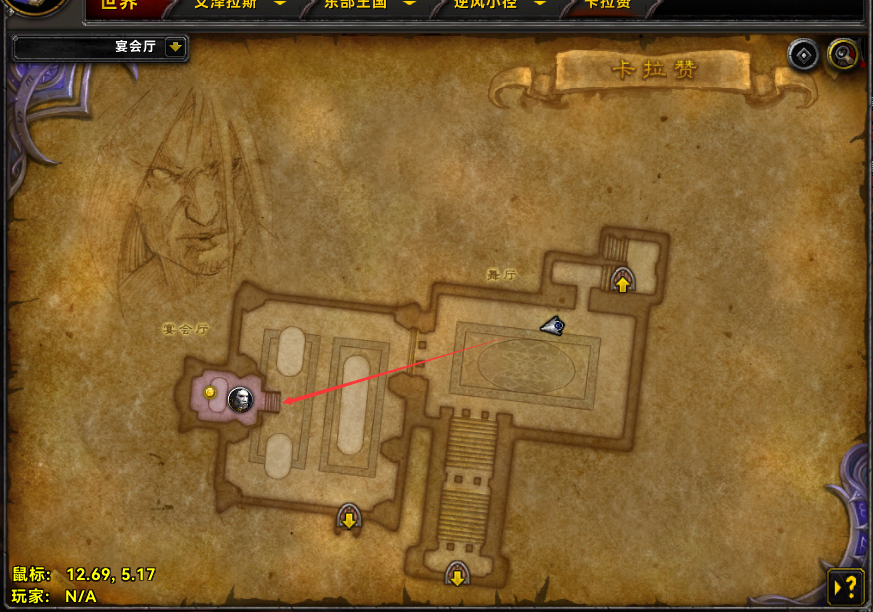Select the yellow dot marker beside the boss

pyautogui.click(x=210, y=393)
